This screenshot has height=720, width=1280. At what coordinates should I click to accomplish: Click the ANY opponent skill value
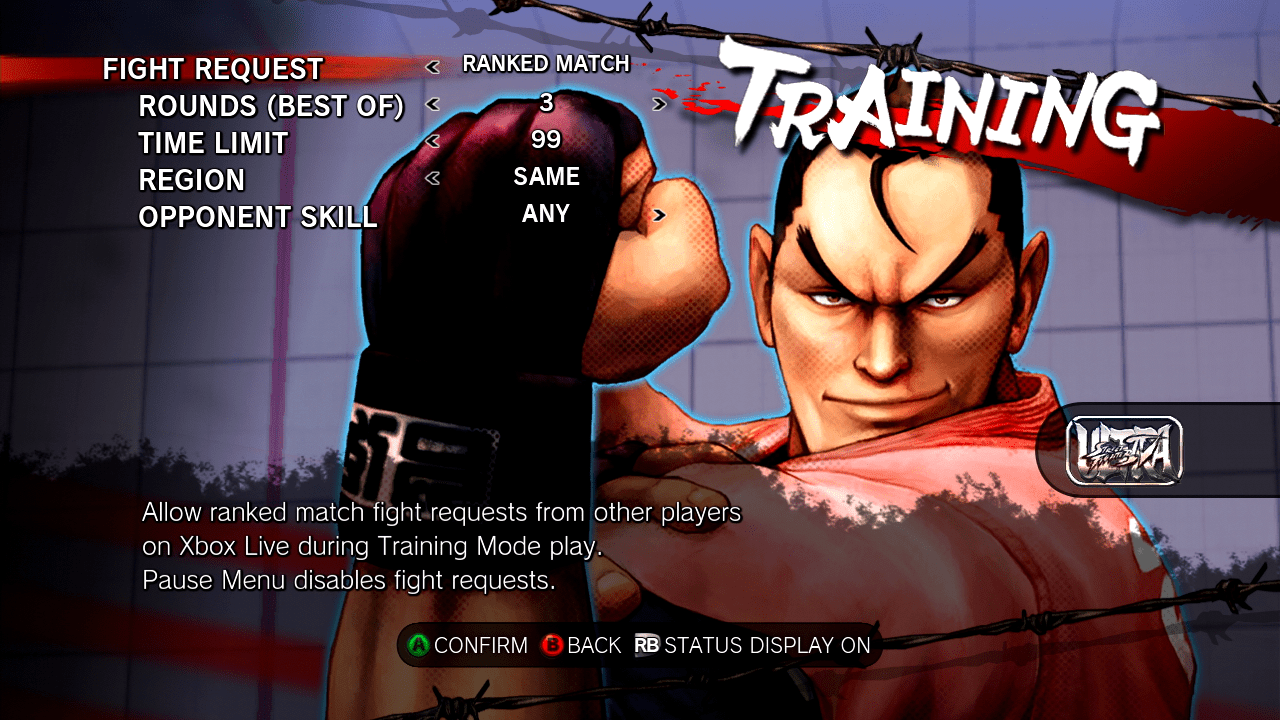point(546,214)
